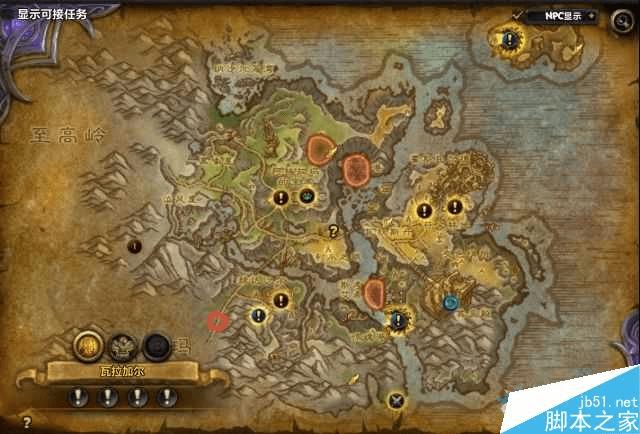Screen dimensions: 640x434
Task: Select the blue swirl portal marker
Action: point(451,301)
